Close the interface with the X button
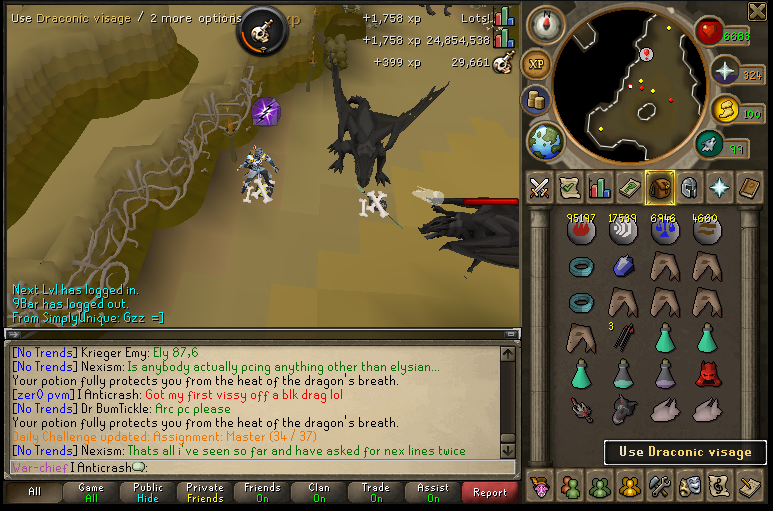 [x=759, y=10]
